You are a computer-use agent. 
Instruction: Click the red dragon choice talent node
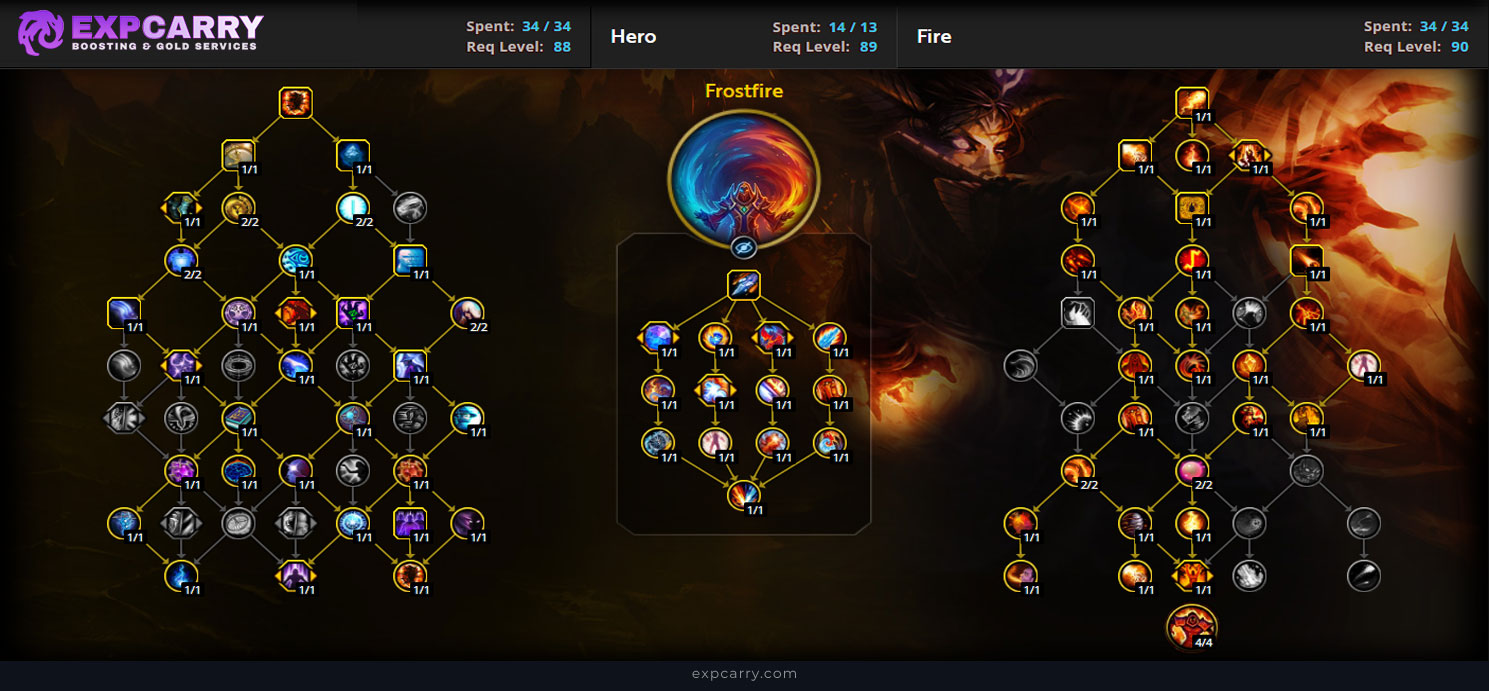(x=295, y=313)
